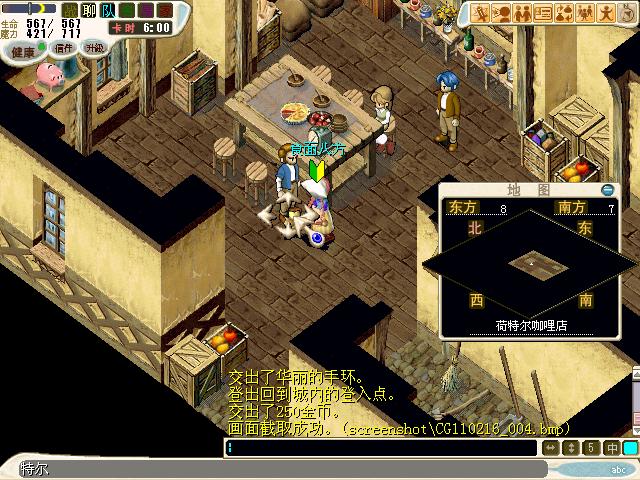Open the family group icon
The height and width of the screenshot is (480, 640).
(586, 13)
